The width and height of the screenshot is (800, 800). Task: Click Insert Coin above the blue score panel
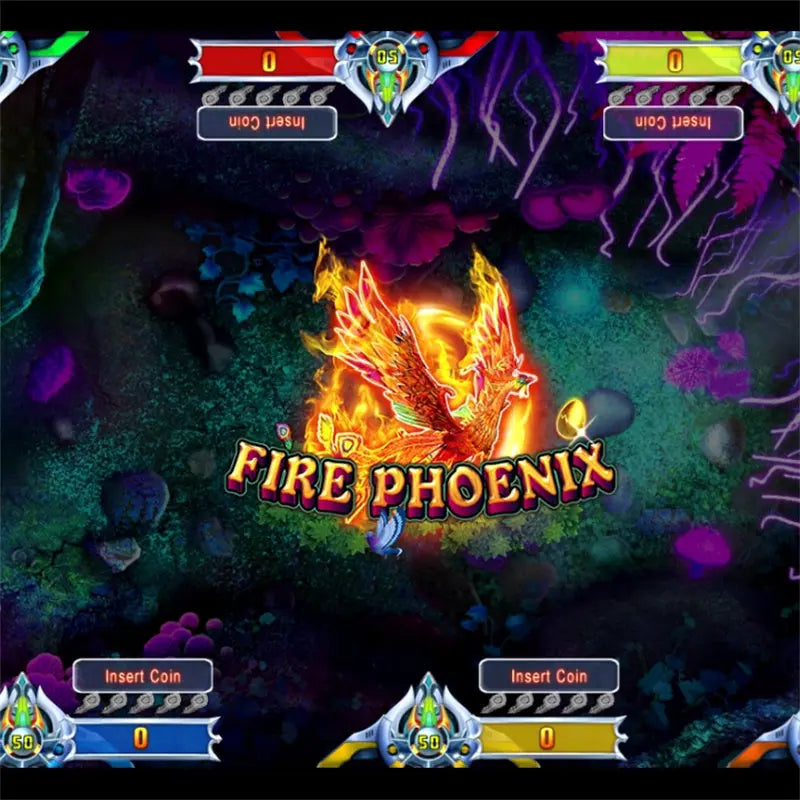[x=143, y=676]
